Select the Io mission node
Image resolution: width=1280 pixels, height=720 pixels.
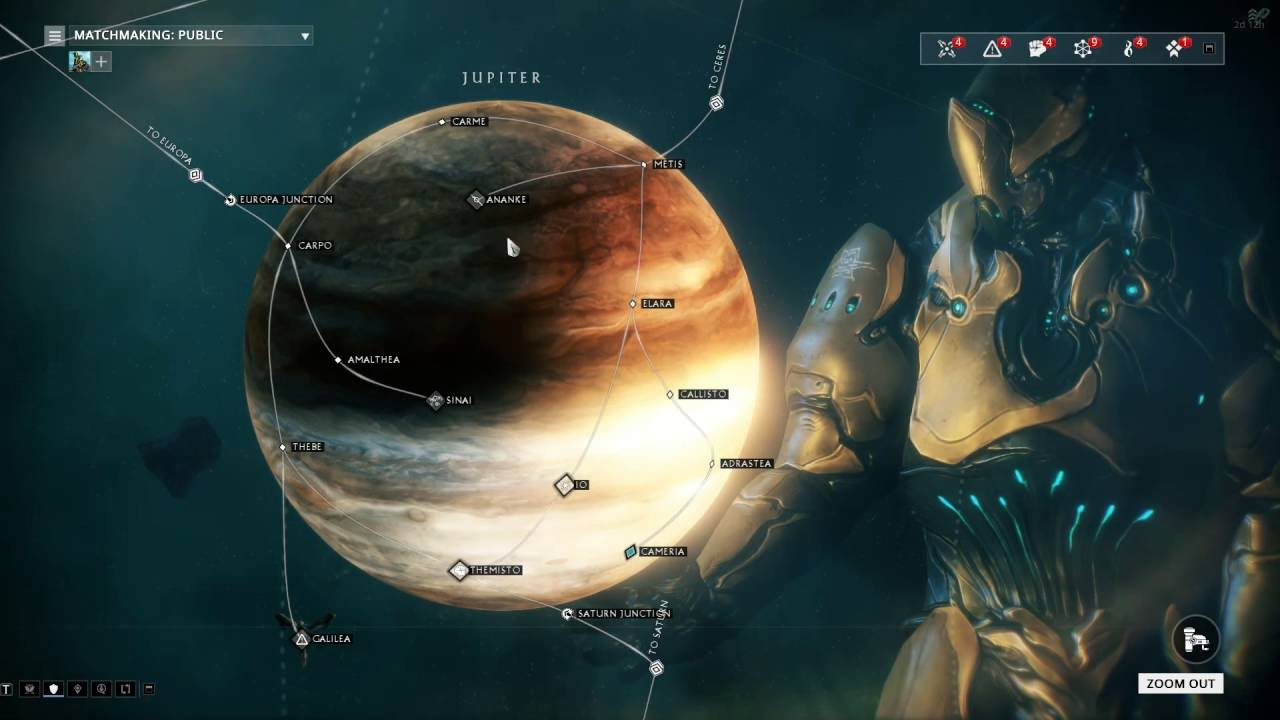coord(565,485)
